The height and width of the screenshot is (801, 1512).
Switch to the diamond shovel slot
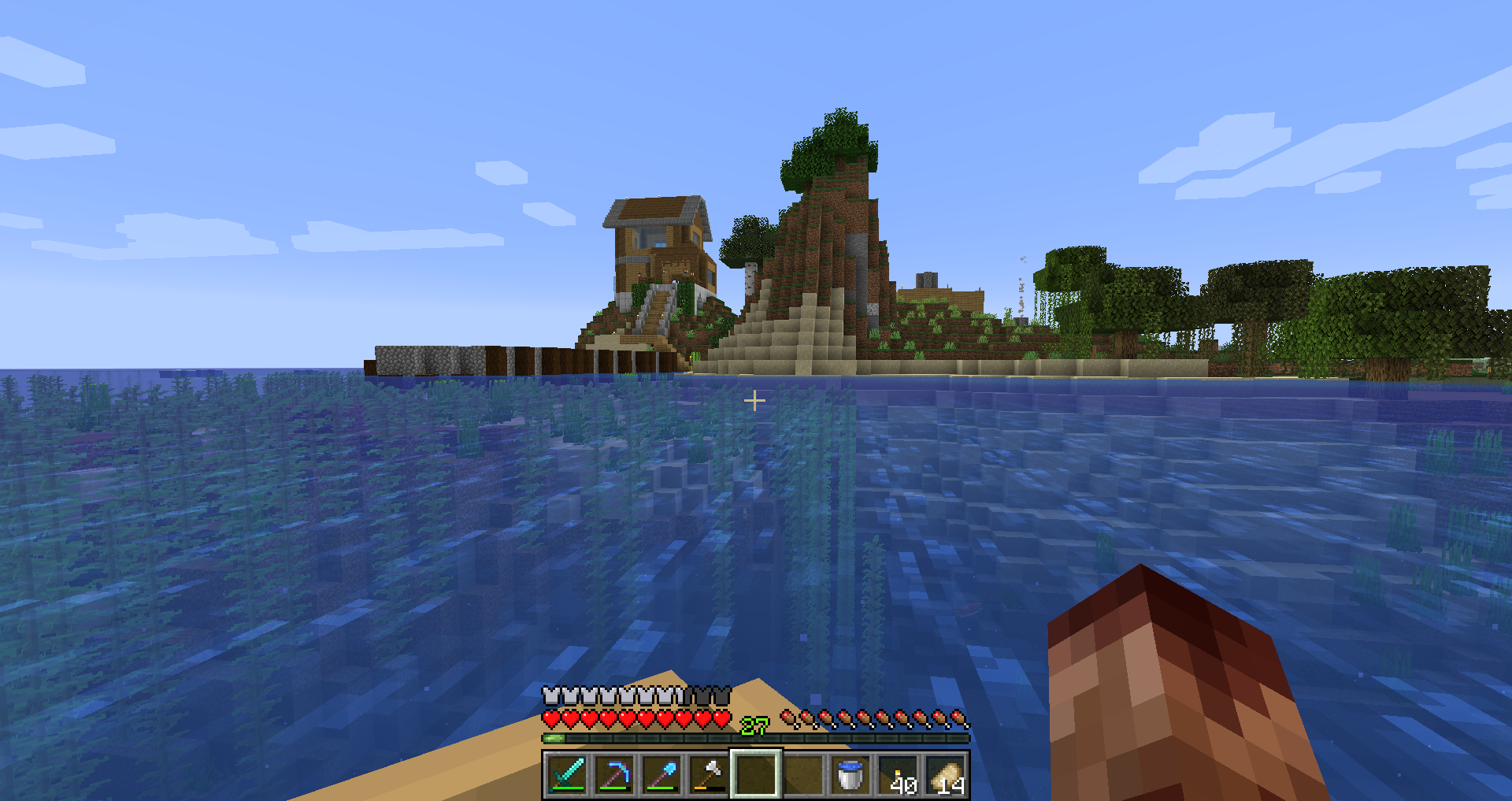tap(662, 773)
